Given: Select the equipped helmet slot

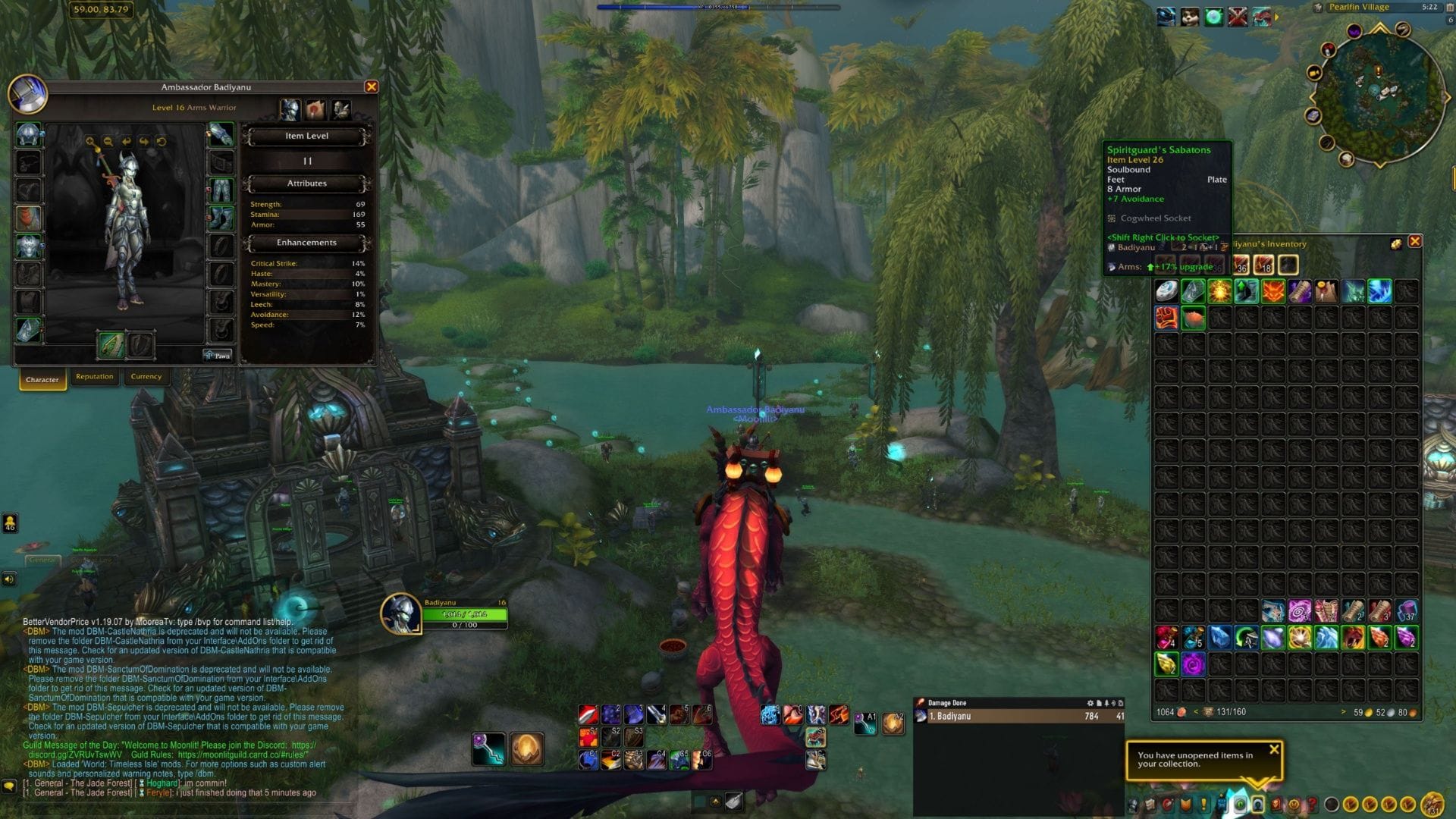Looking at the screenshot, I should click(29, 135).
